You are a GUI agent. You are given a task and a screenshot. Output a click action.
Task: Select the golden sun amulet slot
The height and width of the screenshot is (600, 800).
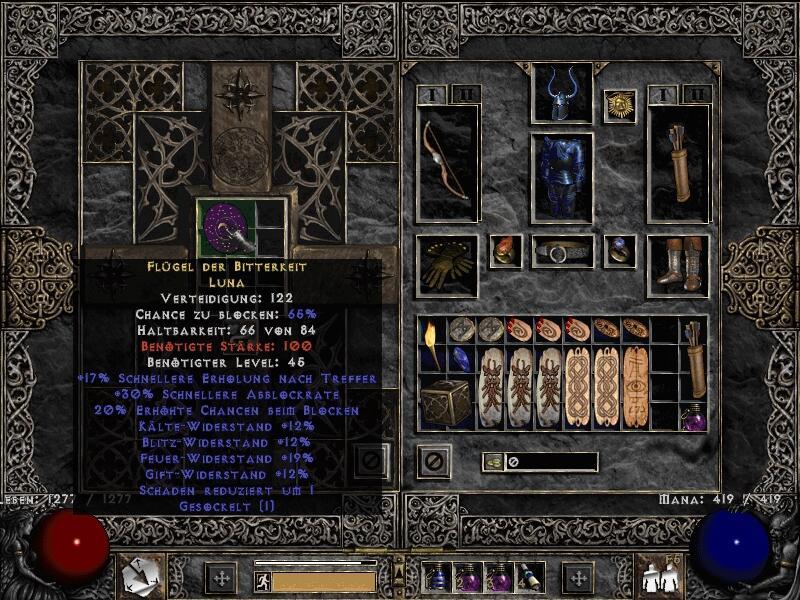619,106
